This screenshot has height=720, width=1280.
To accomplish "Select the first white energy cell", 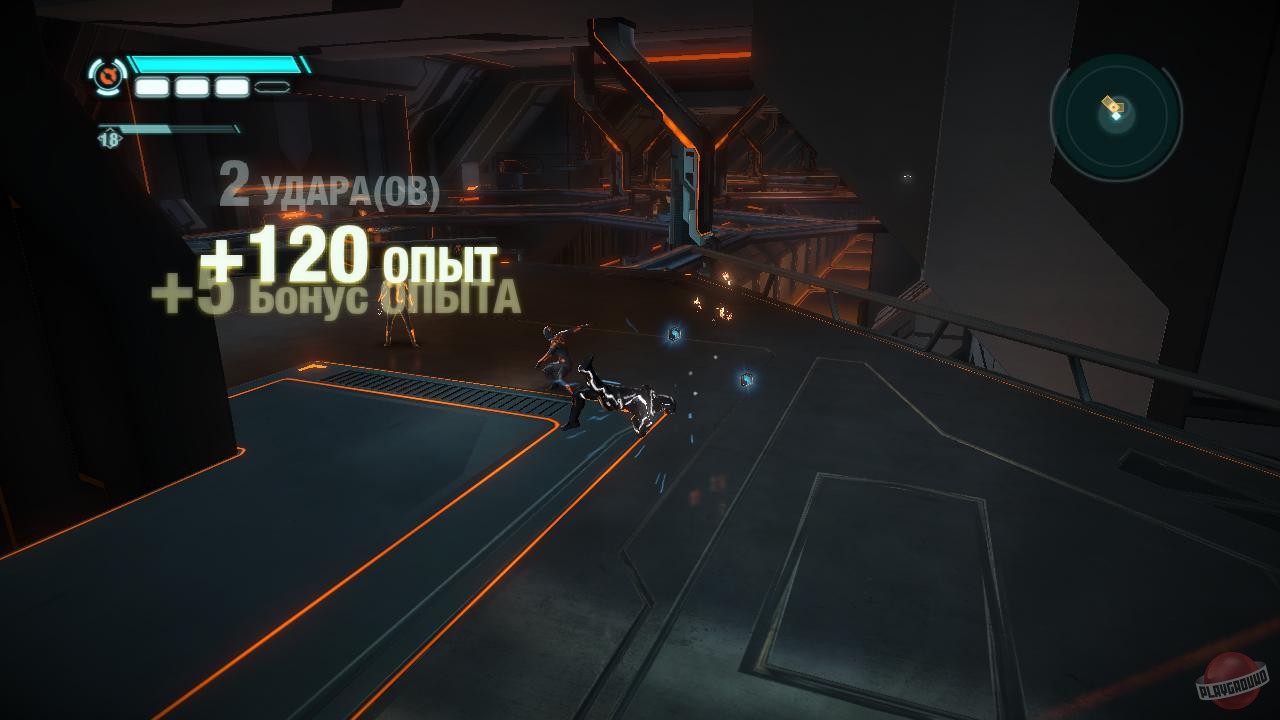I will (x=152, y=86).
